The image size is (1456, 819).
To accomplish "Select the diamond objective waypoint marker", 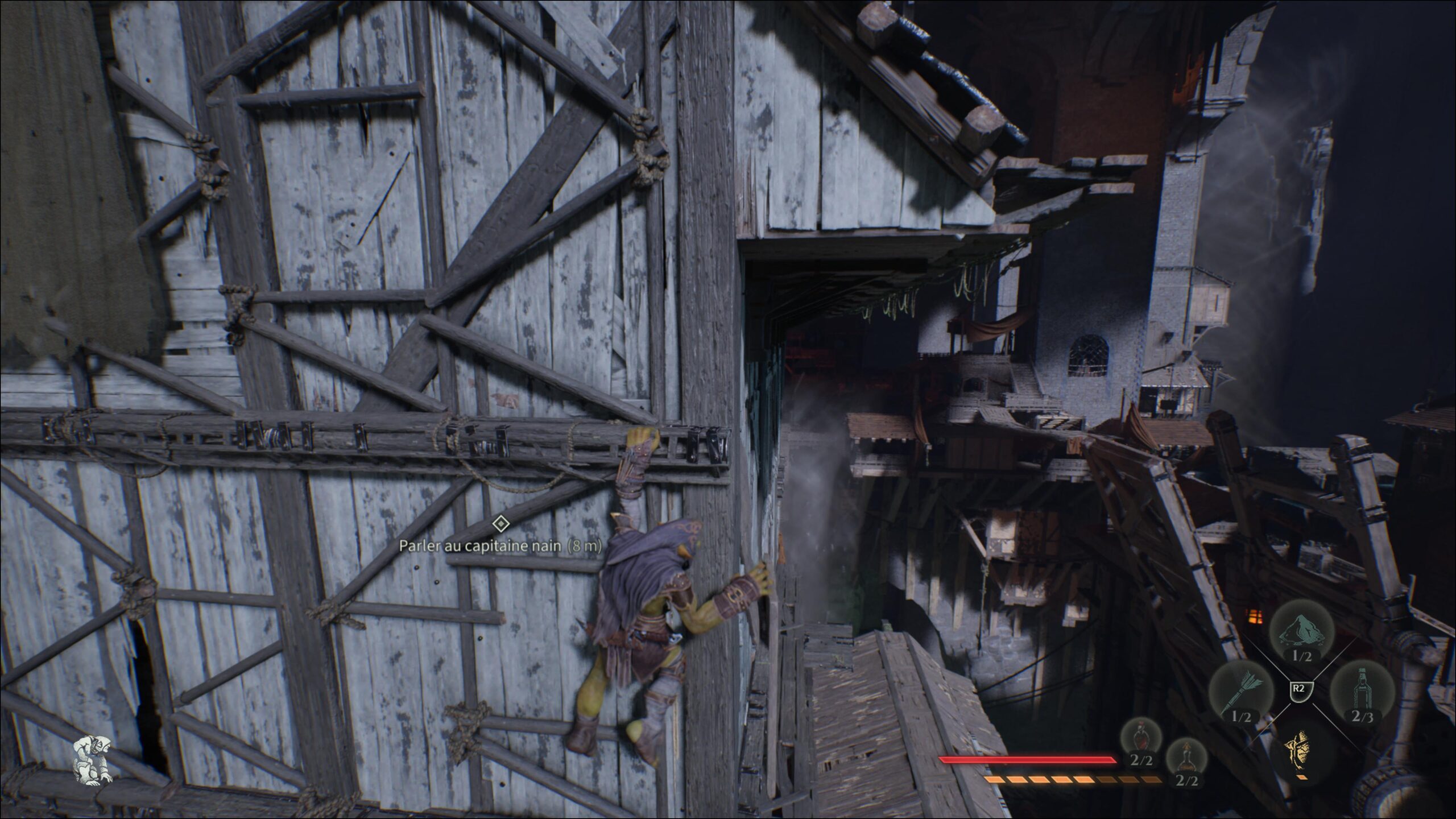I will [x=500, y=523].
